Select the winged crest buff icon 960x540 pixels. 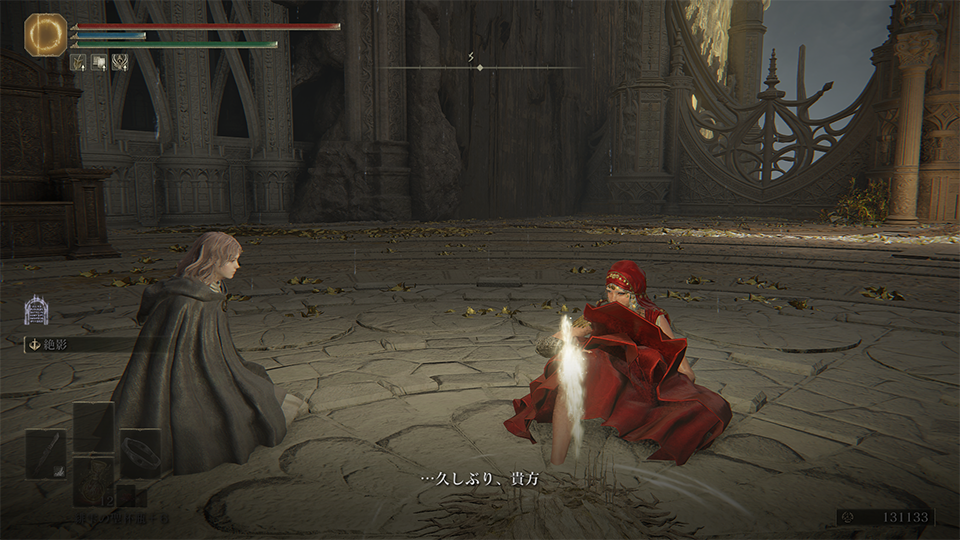[119, 61]
